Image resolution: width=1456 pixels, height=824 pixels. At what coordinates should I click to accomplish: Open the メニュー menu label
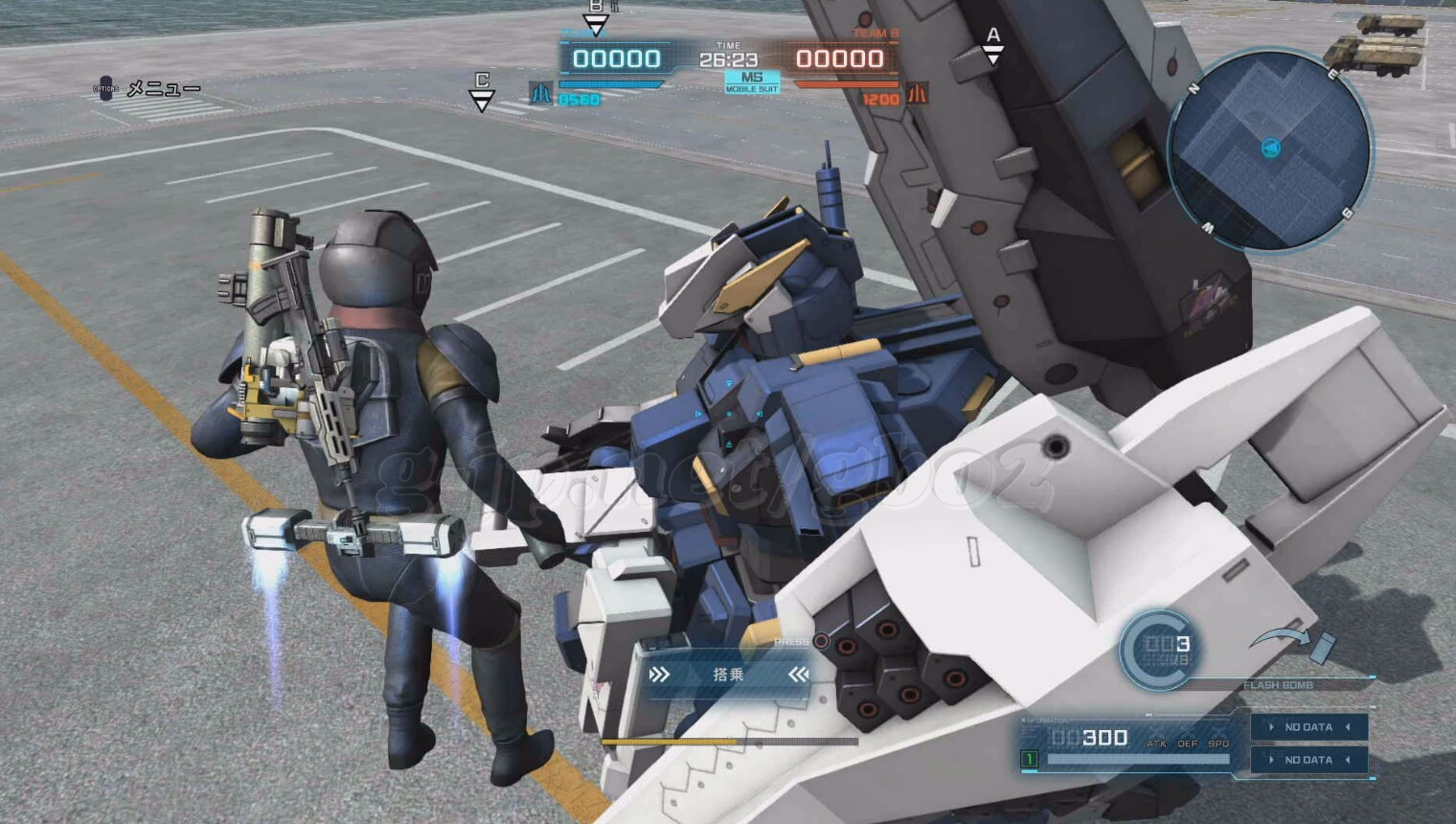point(163,89)
